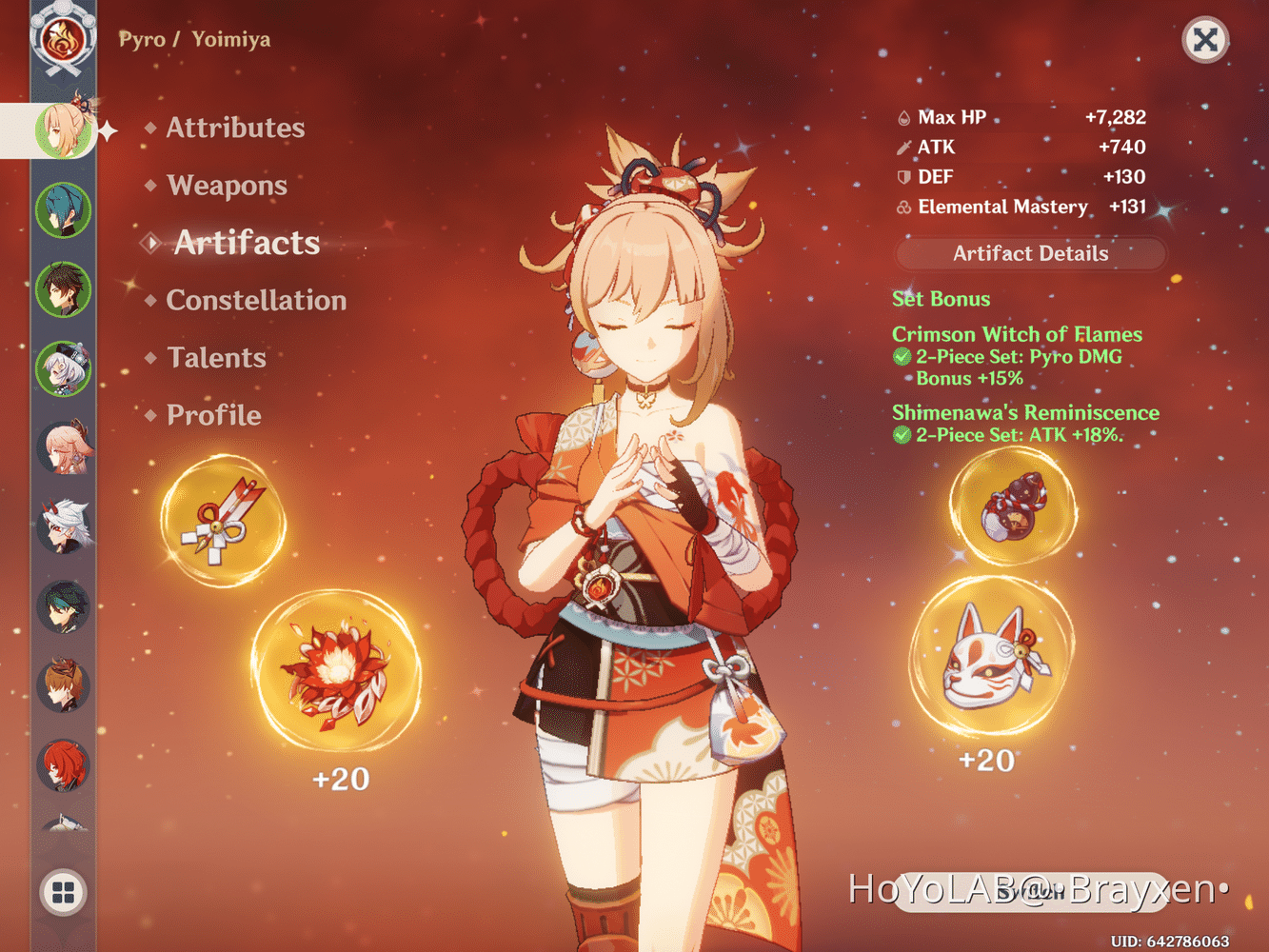Viewport: 1269px width, 952px height.
Task: Switch to the Weapons section
Action: coord(227,186)
